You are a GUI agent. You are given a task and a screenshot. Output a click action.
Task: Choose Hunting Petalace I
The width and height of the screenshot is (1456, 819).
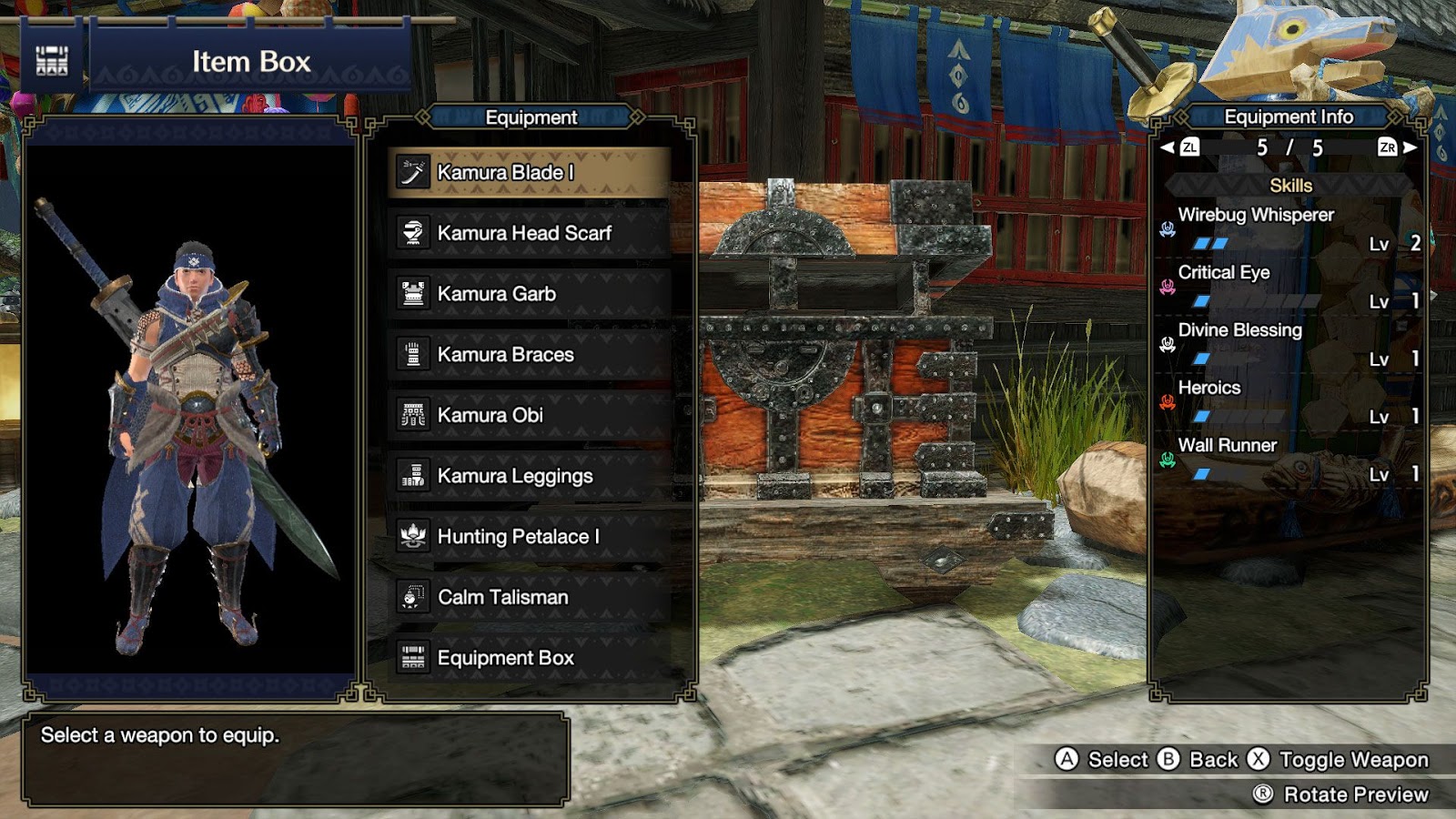tap(530, 537)
